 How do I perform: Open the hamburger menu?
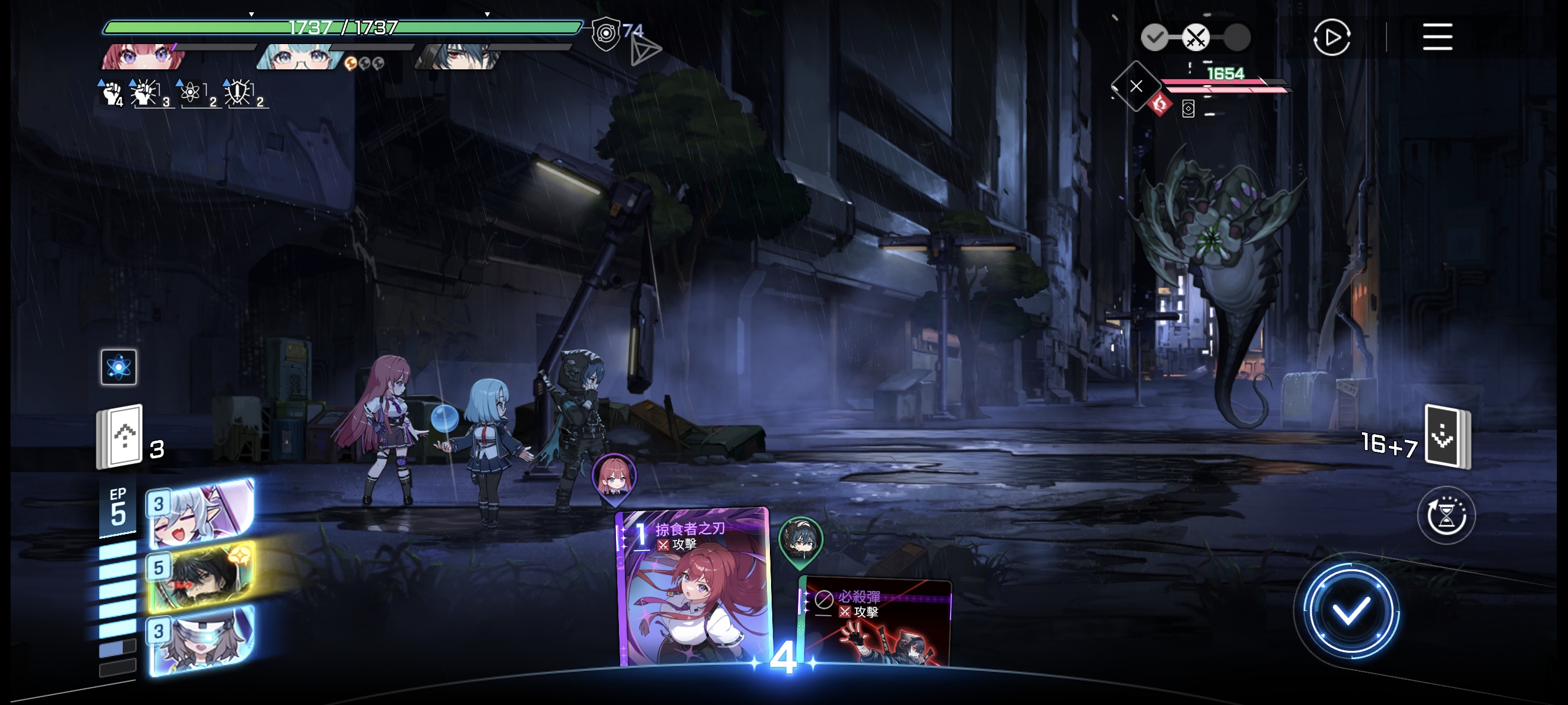point(1437,37)
